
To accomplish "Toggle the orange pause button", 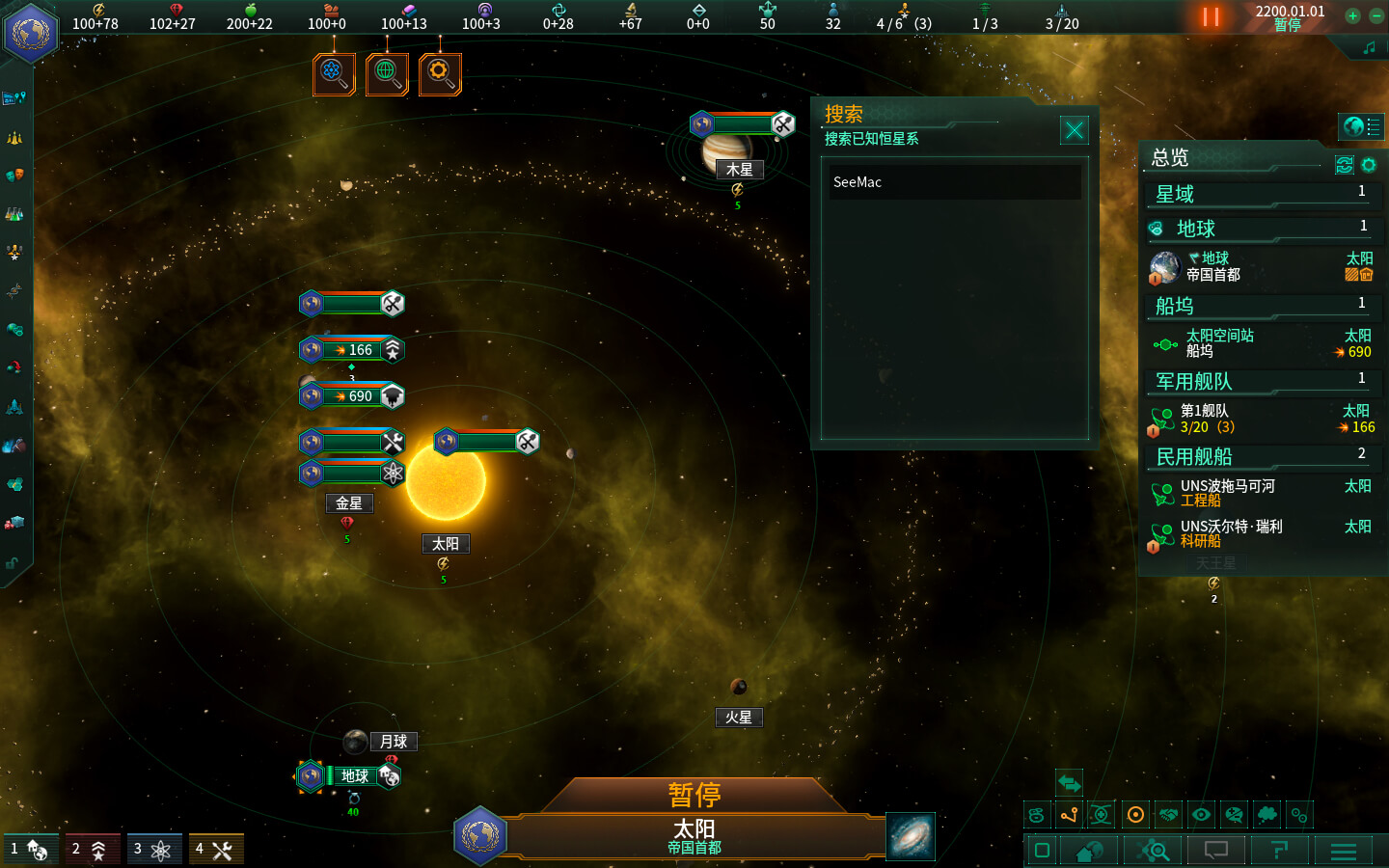I will pyautogui.click(x=1211, y=17).
